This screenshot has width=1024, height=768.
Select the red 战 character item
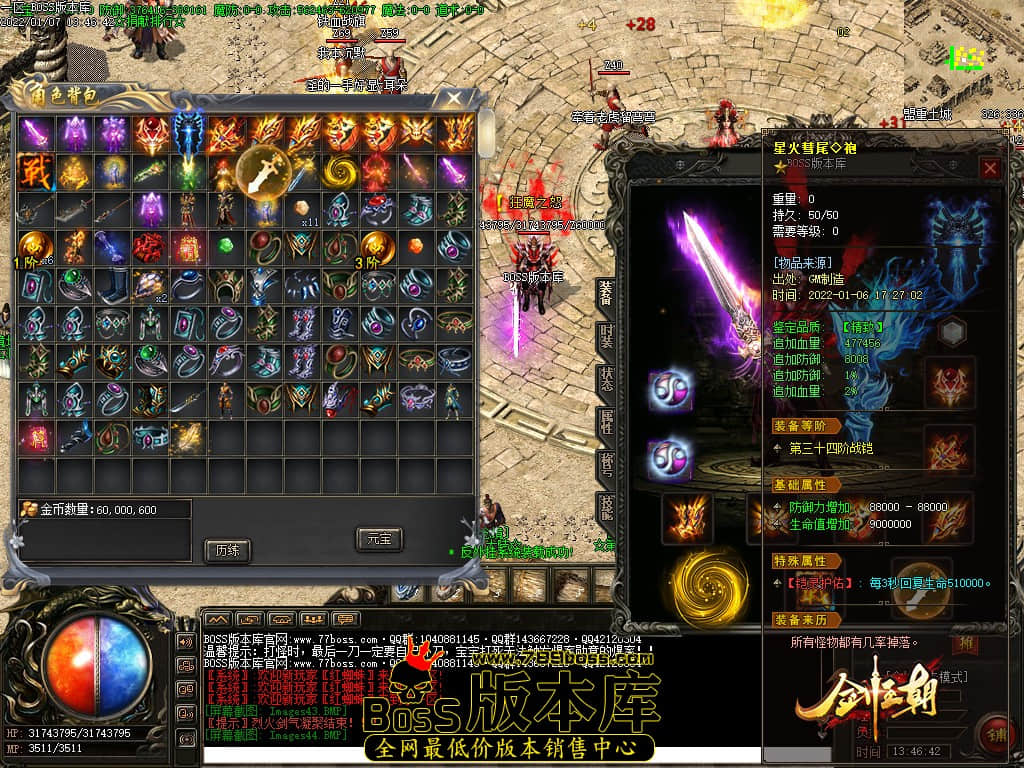click(x=36, y=170)
